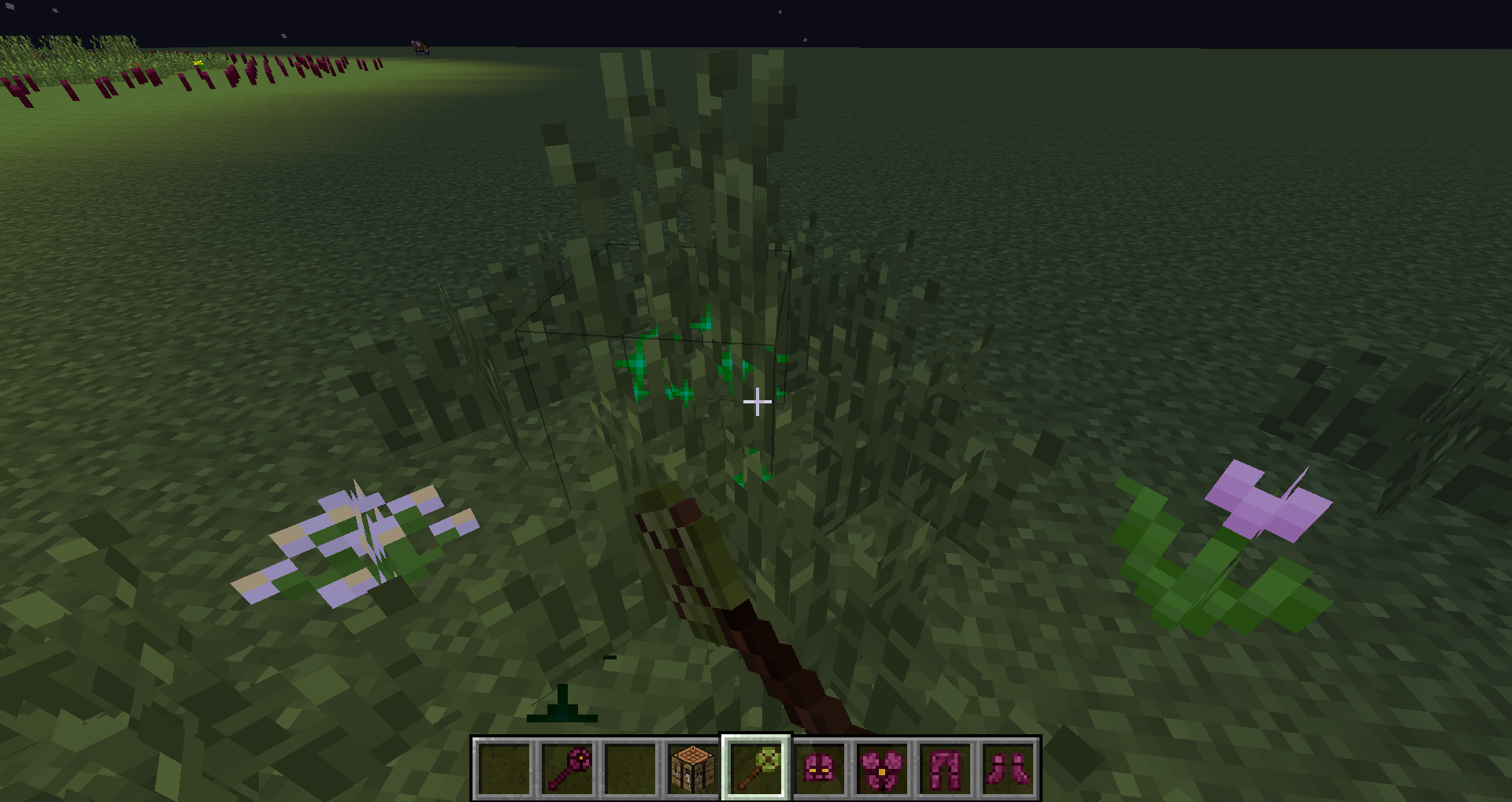
Task: Click the distant horse on the horizon
Action: pos(418,46)
